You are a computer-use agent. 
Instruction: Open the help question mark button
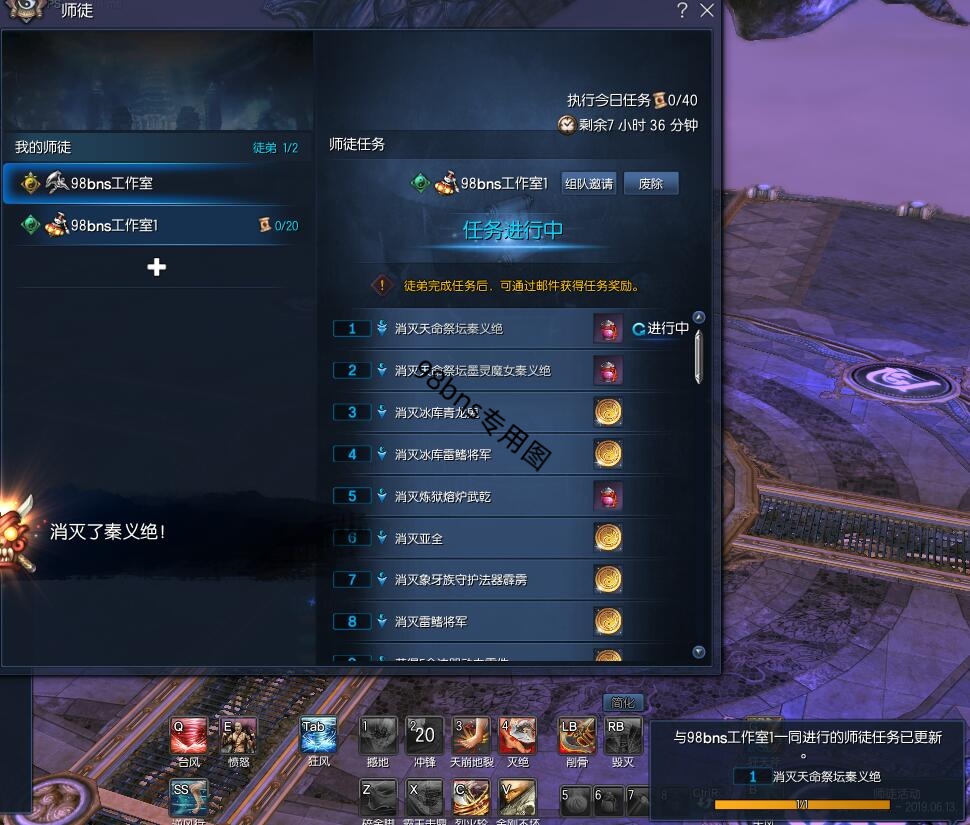[682, 11]
